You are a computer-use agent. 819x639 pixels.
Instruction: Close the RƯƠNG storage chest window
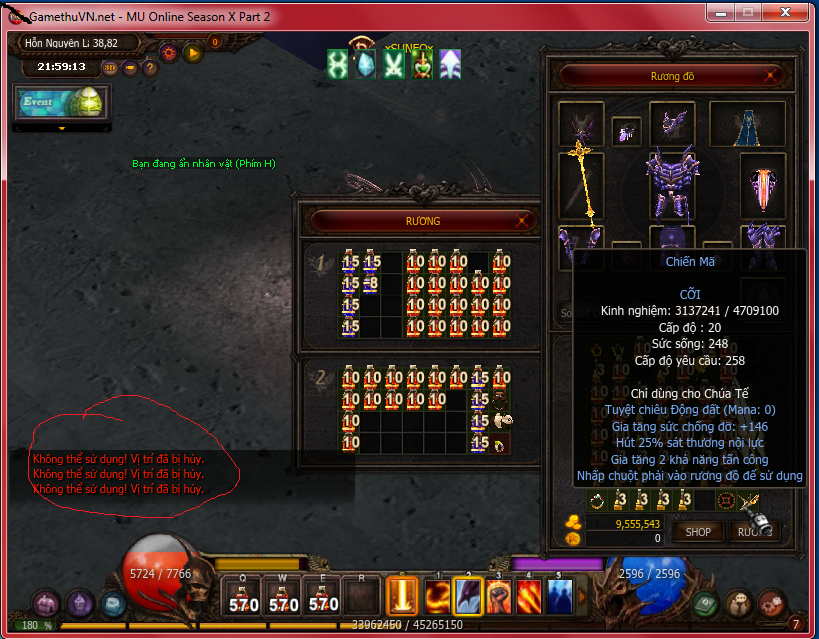point(522,221)
